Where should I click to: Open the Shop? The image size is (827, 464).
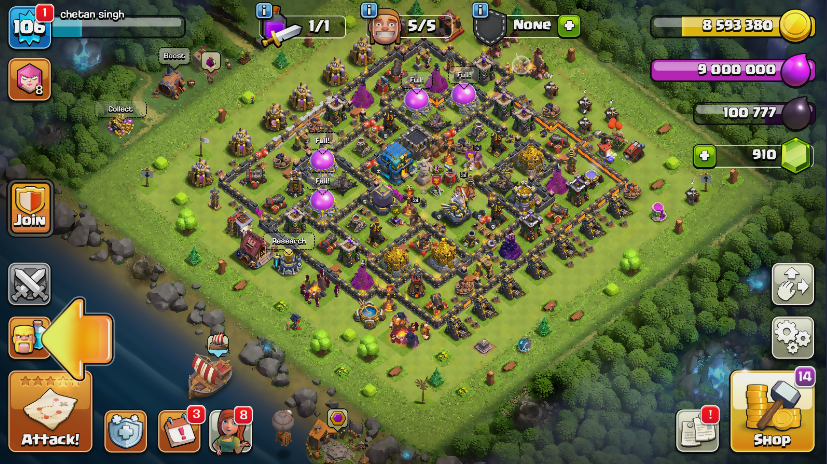[771, 412]
